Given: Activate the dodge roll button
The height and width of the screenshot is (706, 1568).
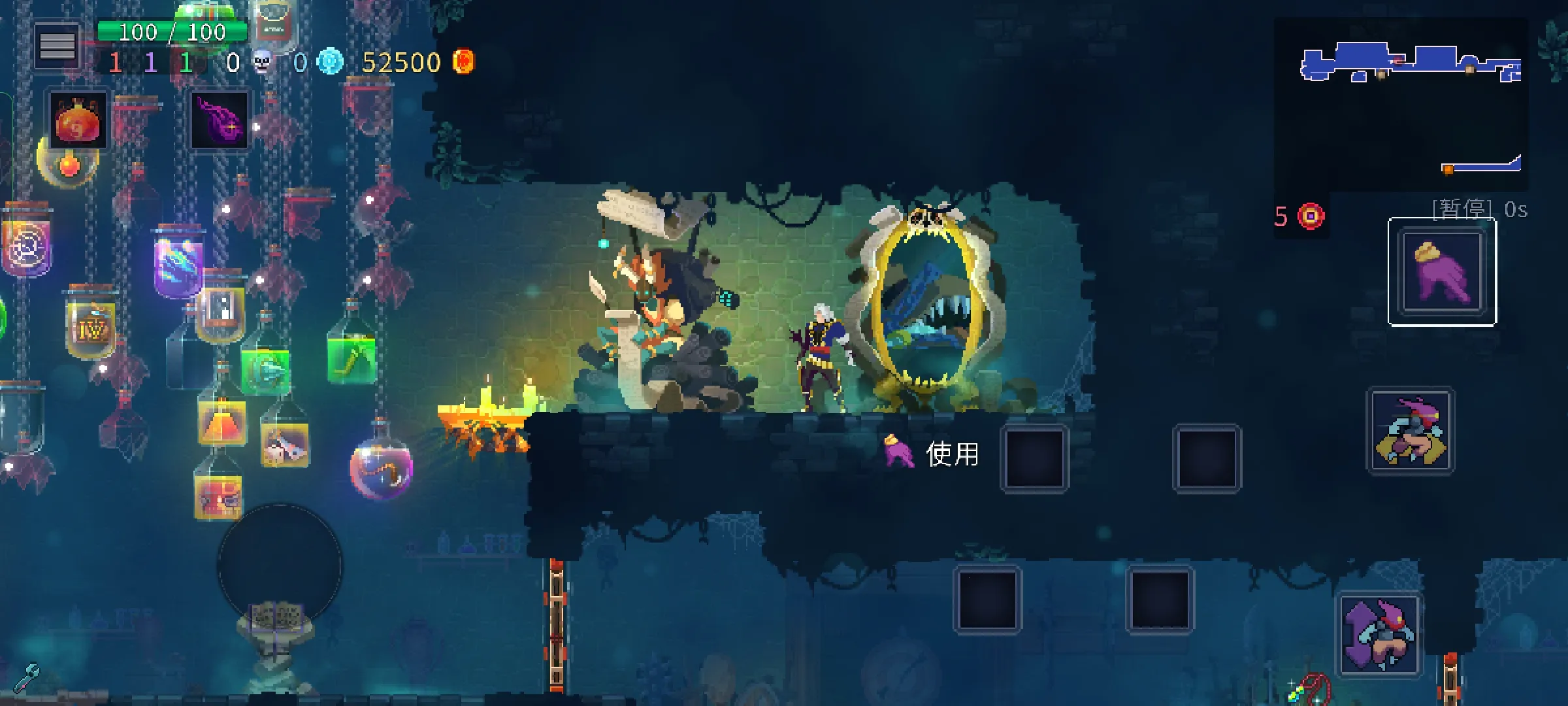Looking at the screenshot, I should (x=1379, y=635).
